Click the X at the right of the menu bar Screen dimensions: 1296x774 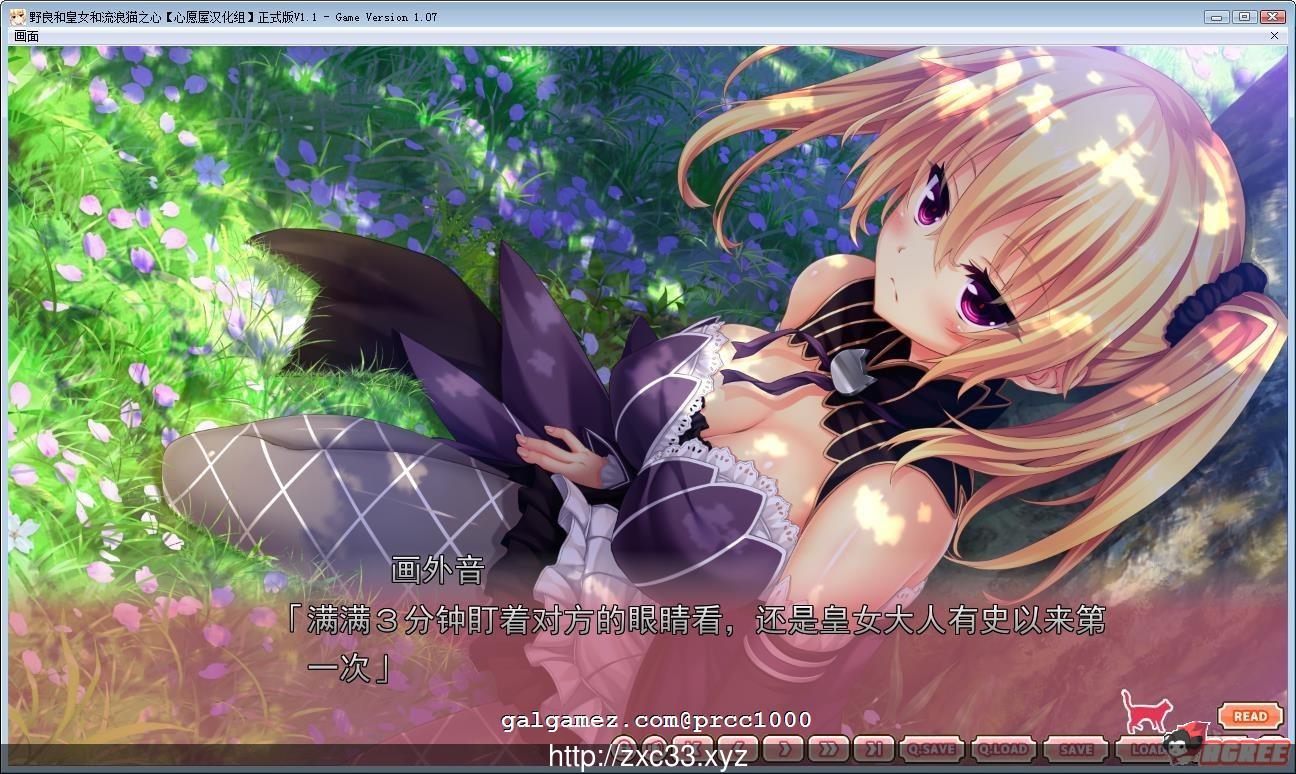[1275, 35]
